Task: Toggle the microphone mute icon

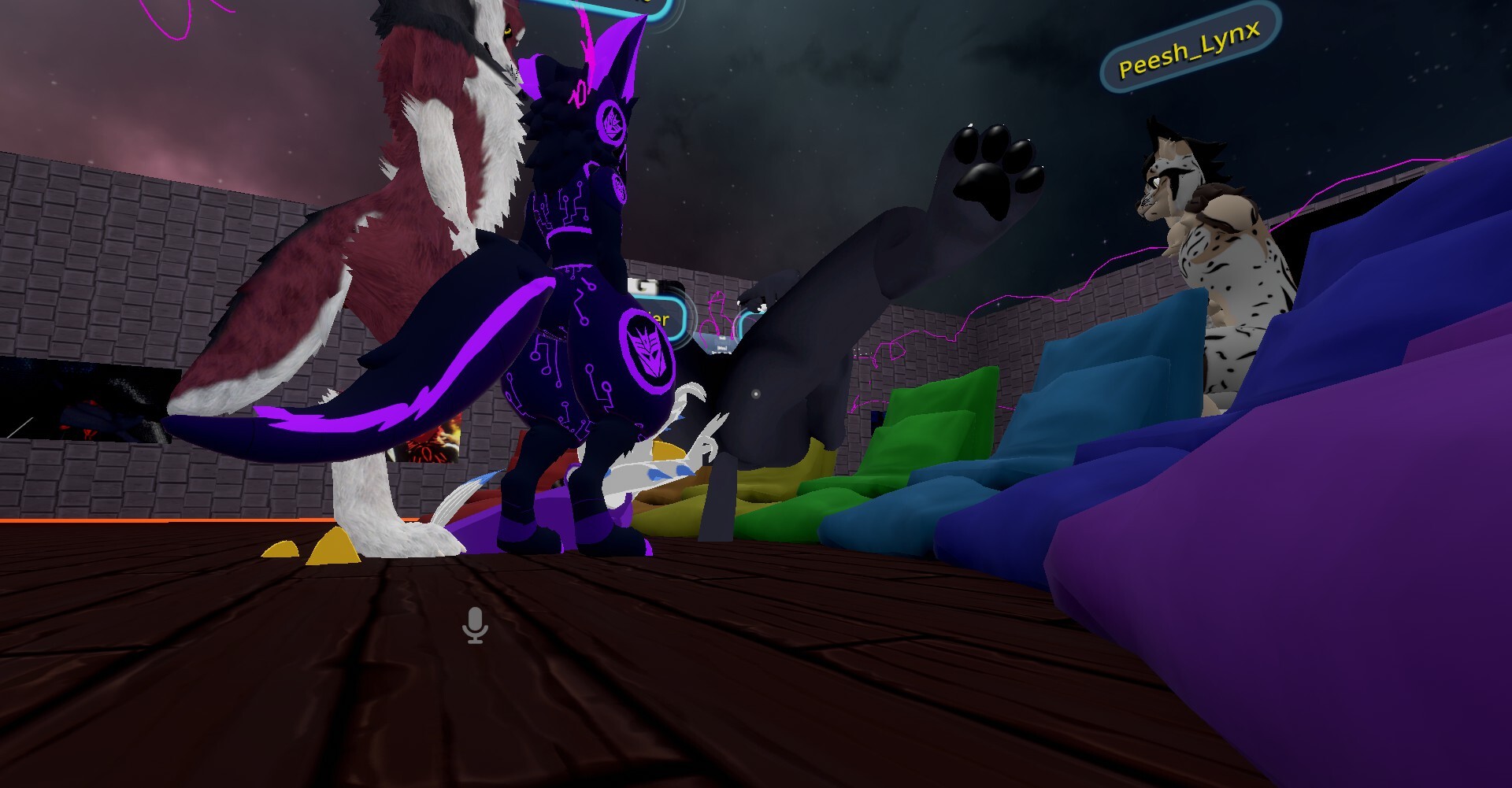Action: 475,626
